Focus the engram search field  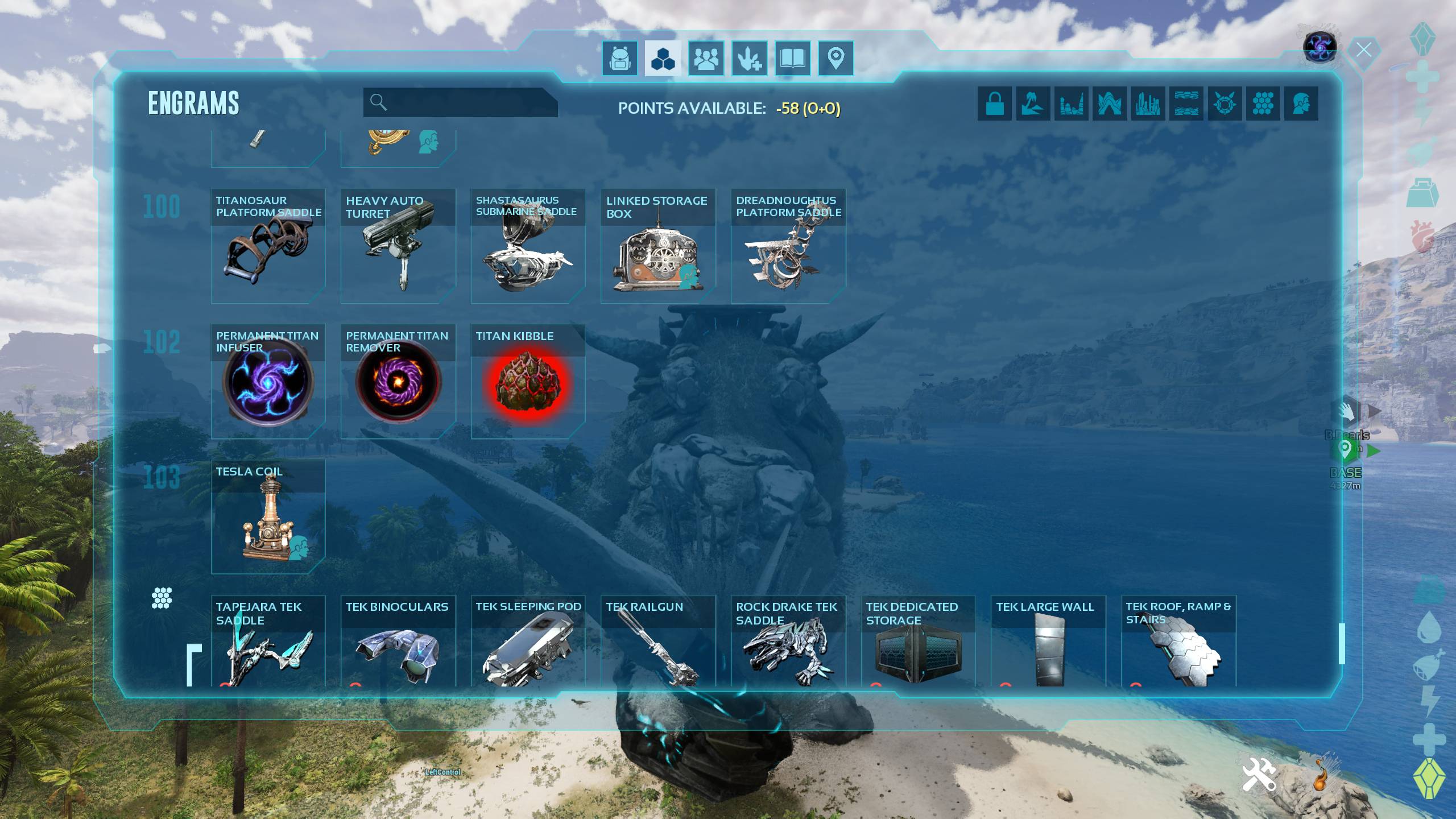[x=466, y=102]
